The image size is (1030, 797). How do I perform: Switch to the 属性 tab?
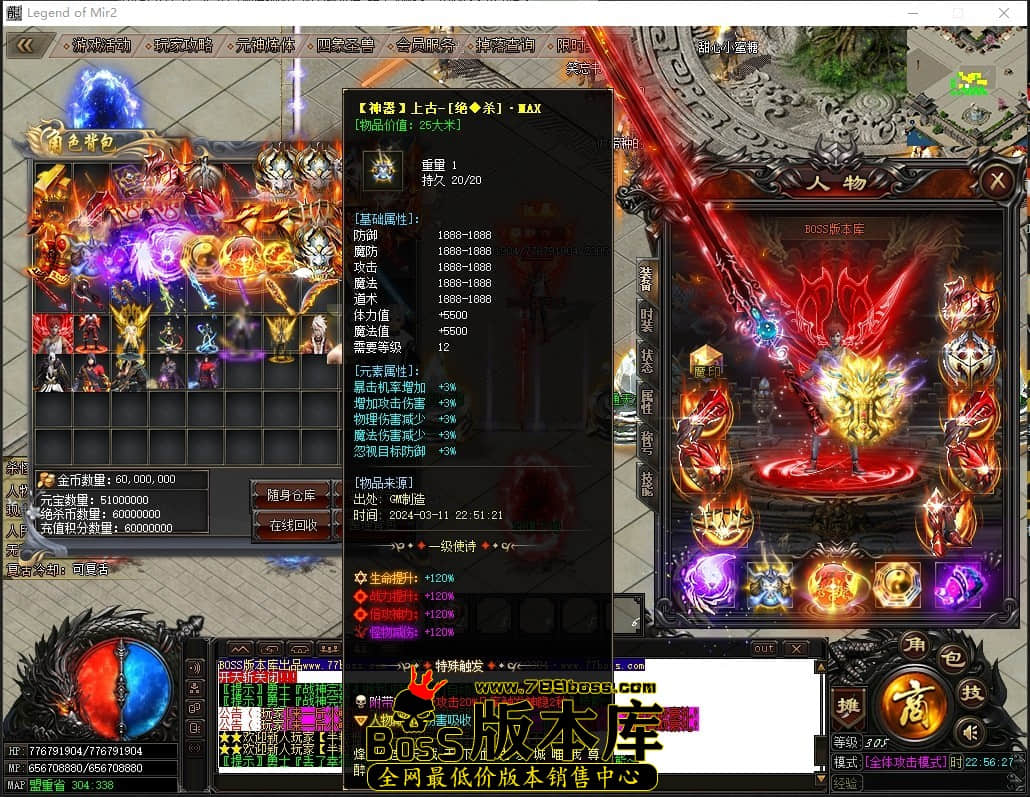tap(647, 402)
